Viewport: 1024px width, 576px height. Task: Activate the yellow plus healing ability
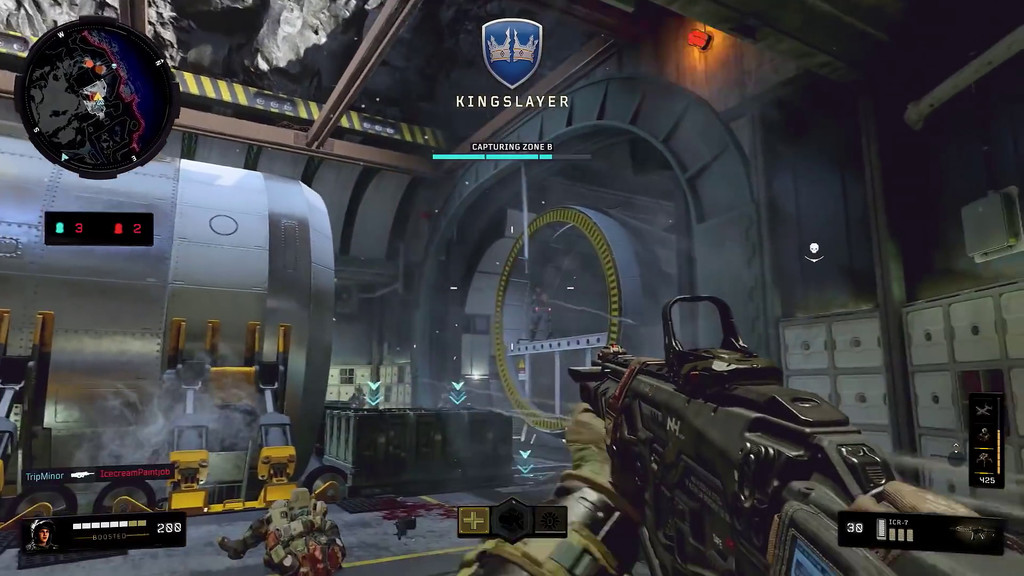coord(474,520)
